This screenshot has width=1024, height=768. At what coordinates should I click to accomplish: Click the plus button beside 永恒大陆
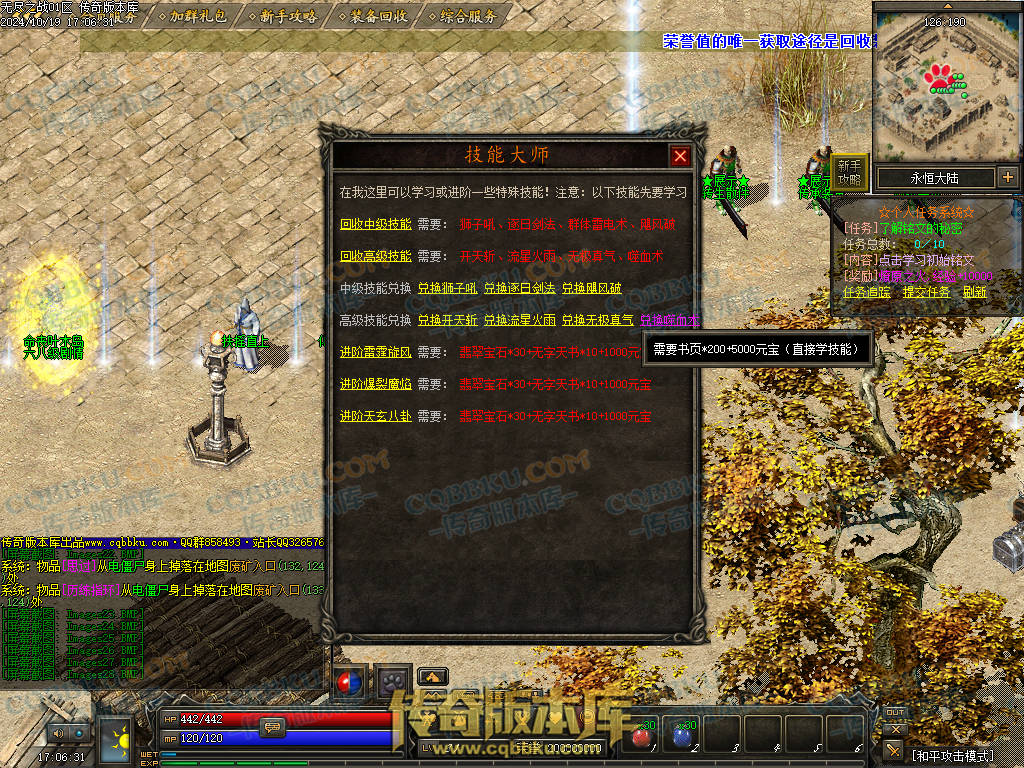pos(1007,177)
